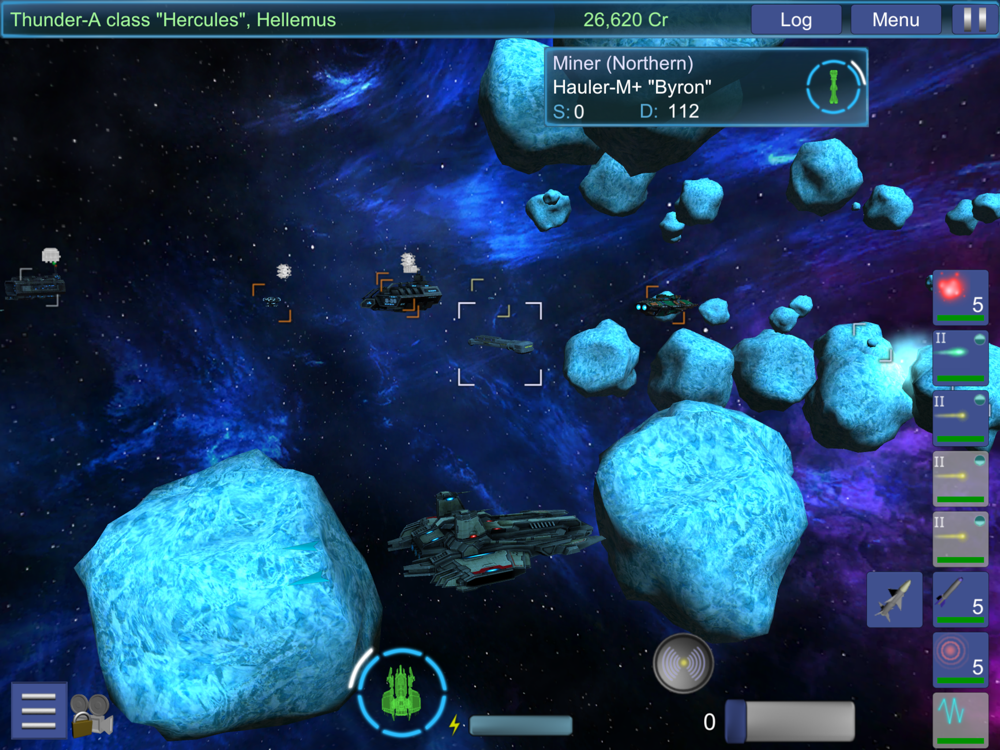Screen dimensions: 1000x750
Task: Select your green ship status indicator
Action: click(402, 691)
